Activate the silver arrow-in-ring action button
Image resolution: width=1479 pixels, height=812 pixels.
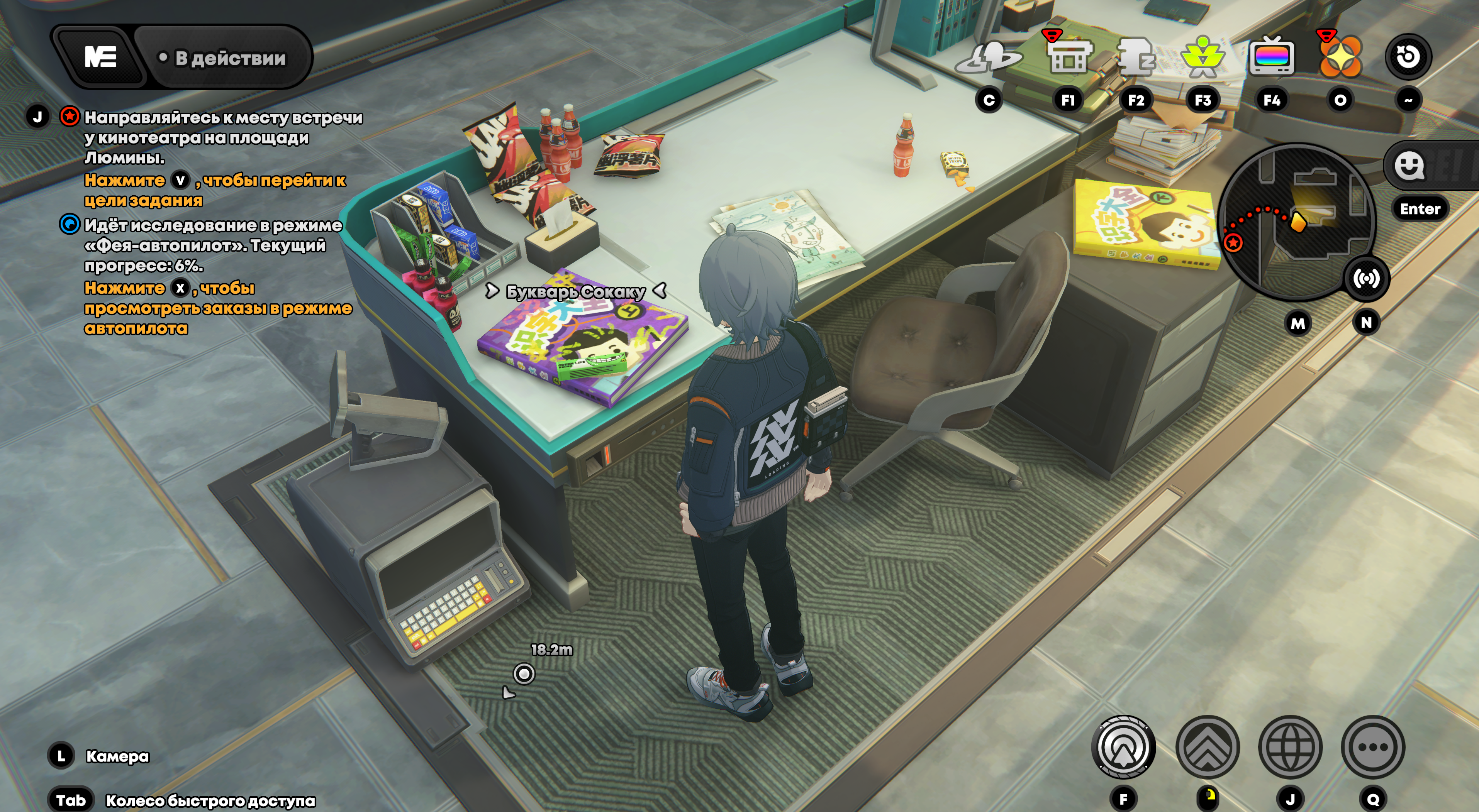tap(1123, 747)
